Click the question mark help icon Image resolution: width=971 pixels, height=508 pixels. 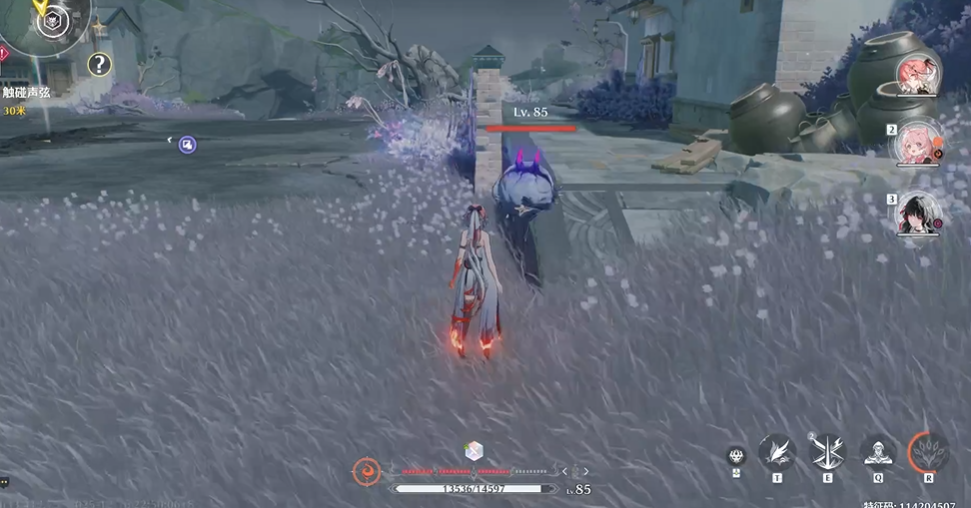[x=98, y=66]
